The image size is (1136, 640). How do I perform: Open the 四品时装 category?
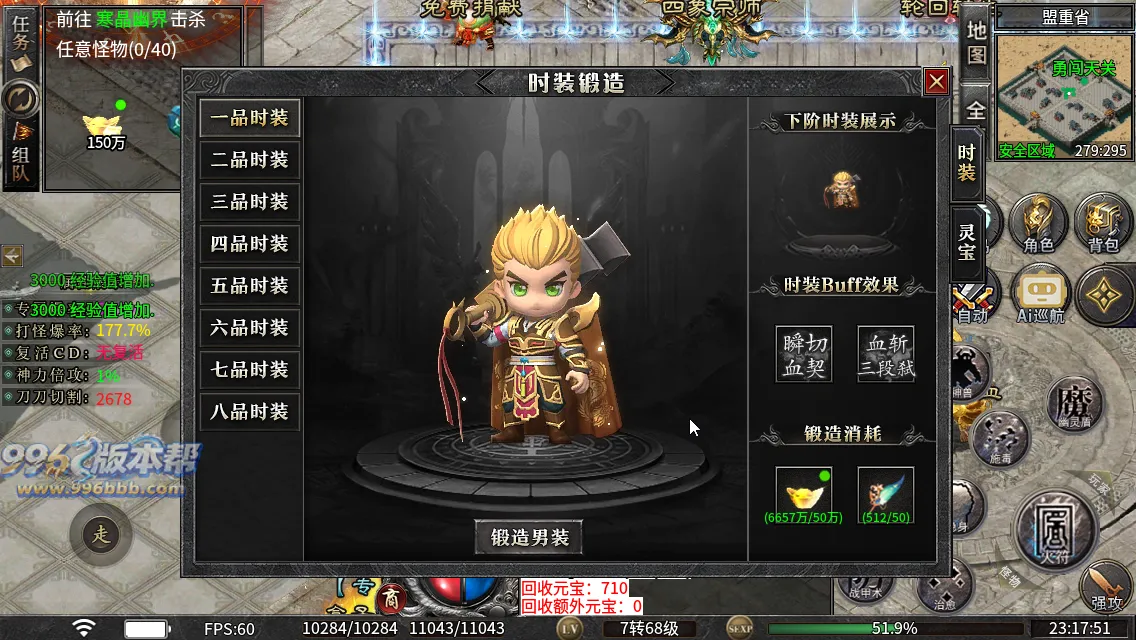tap(250, 244)
